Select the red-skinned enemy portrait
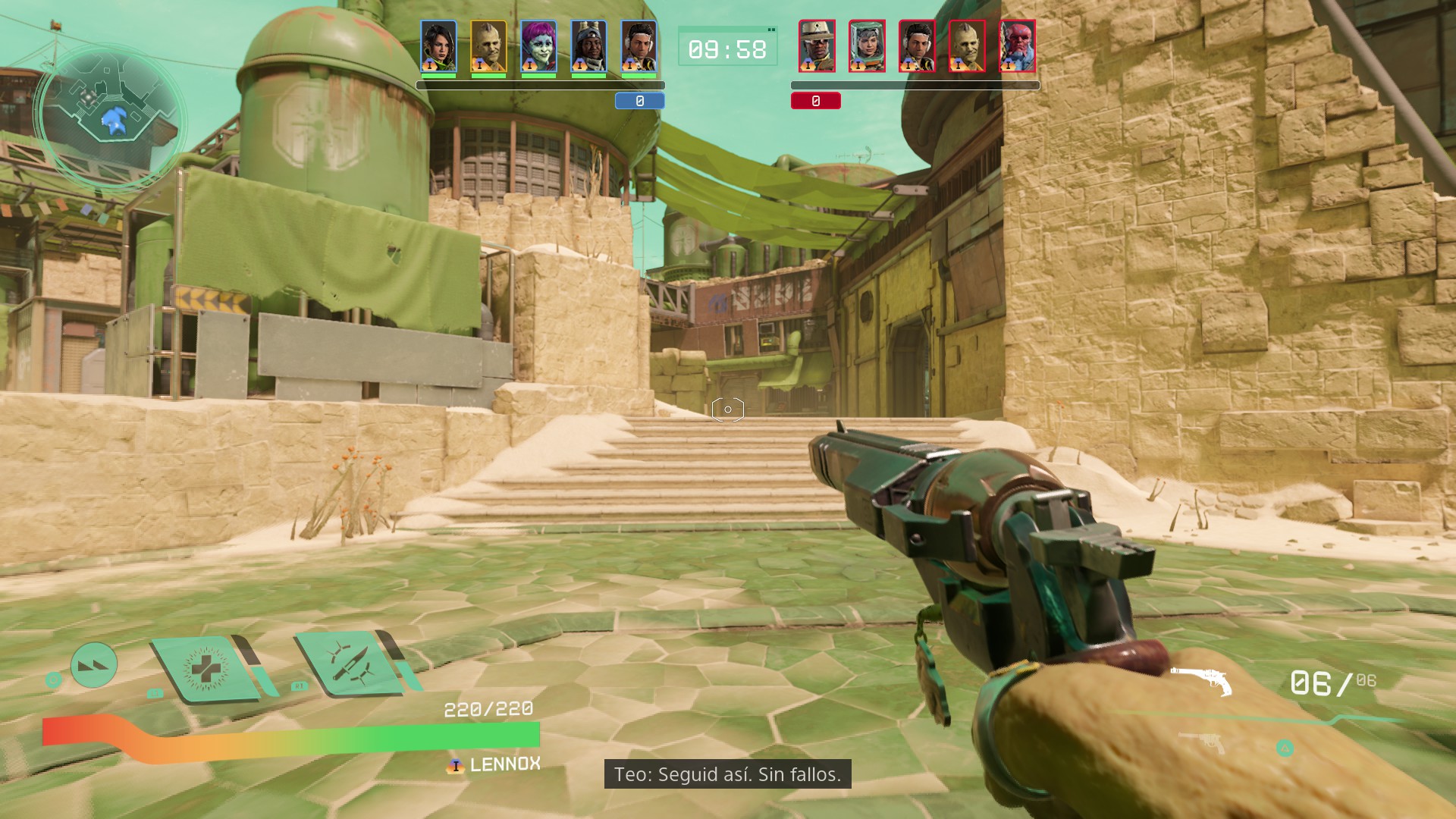 tap(1018, 47)
